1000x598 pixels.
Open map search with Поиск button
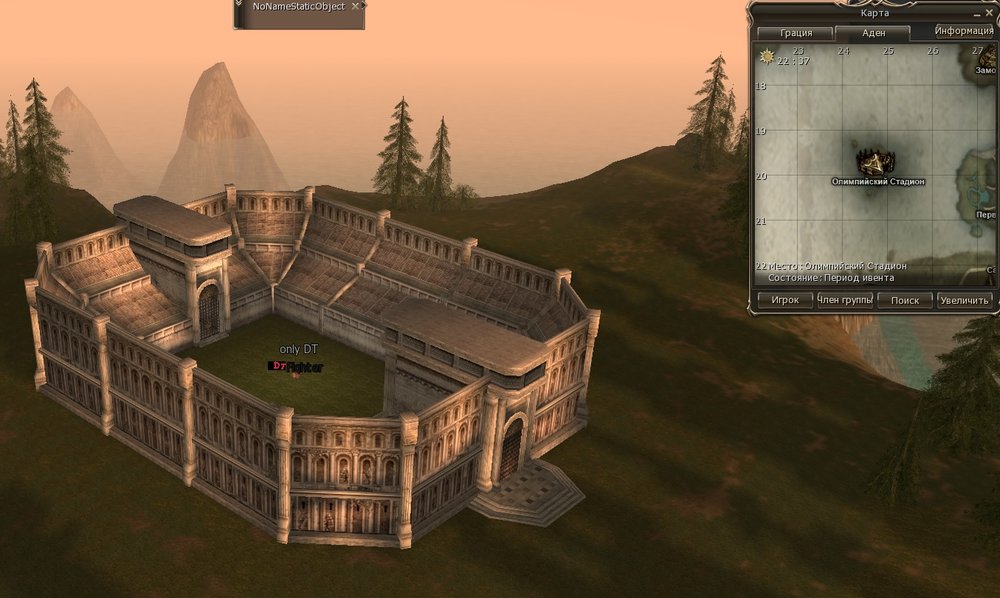click(904, 300)
